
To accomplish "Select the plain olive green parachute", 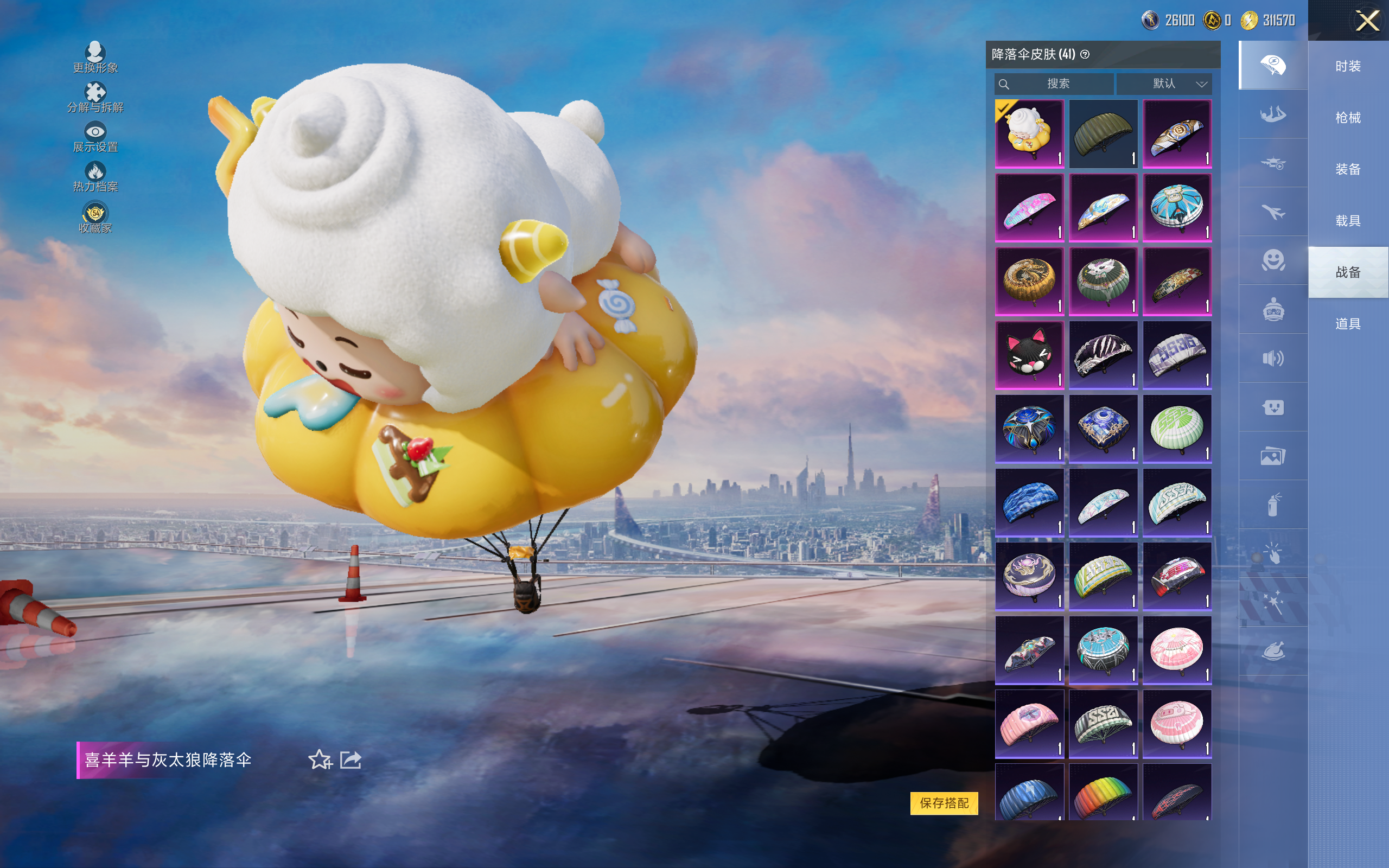I will tap(1103, 135).
